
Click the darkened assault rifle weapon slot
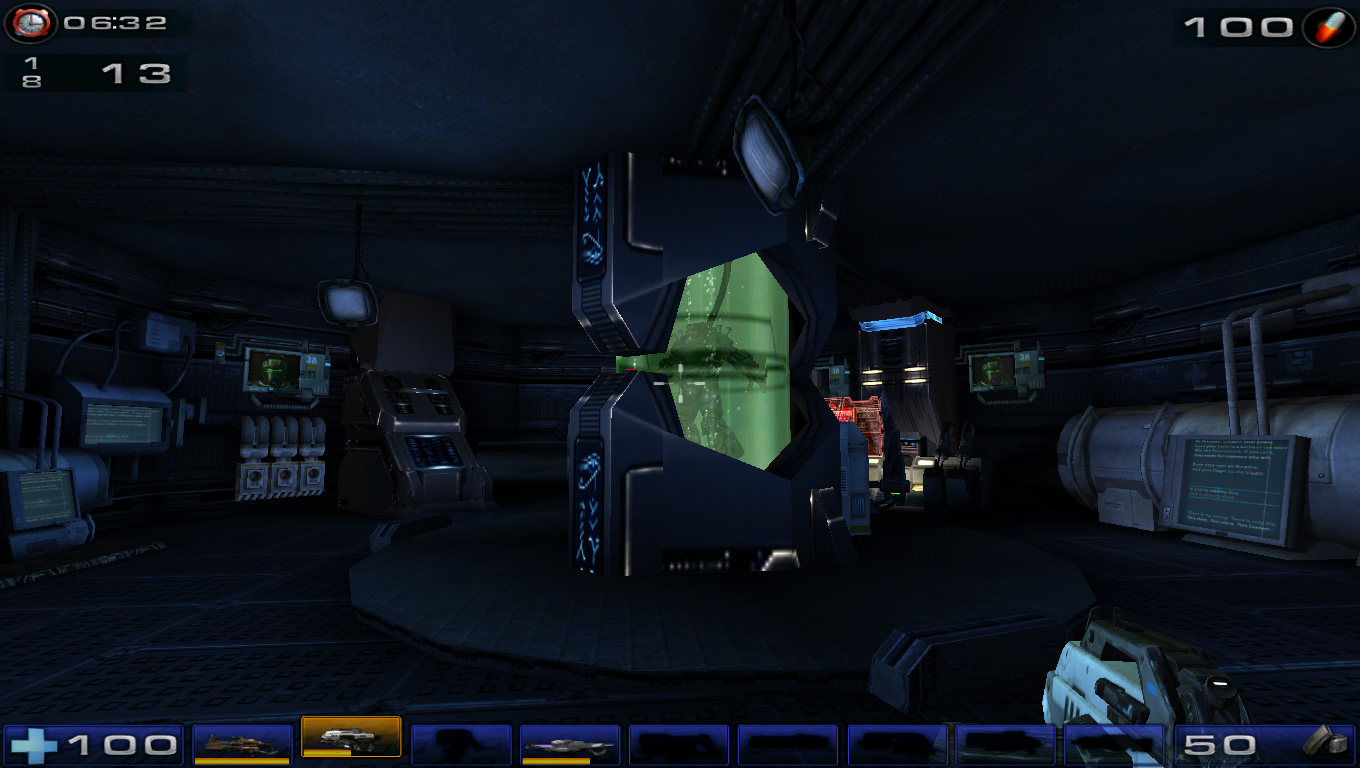tap(680, 743)
